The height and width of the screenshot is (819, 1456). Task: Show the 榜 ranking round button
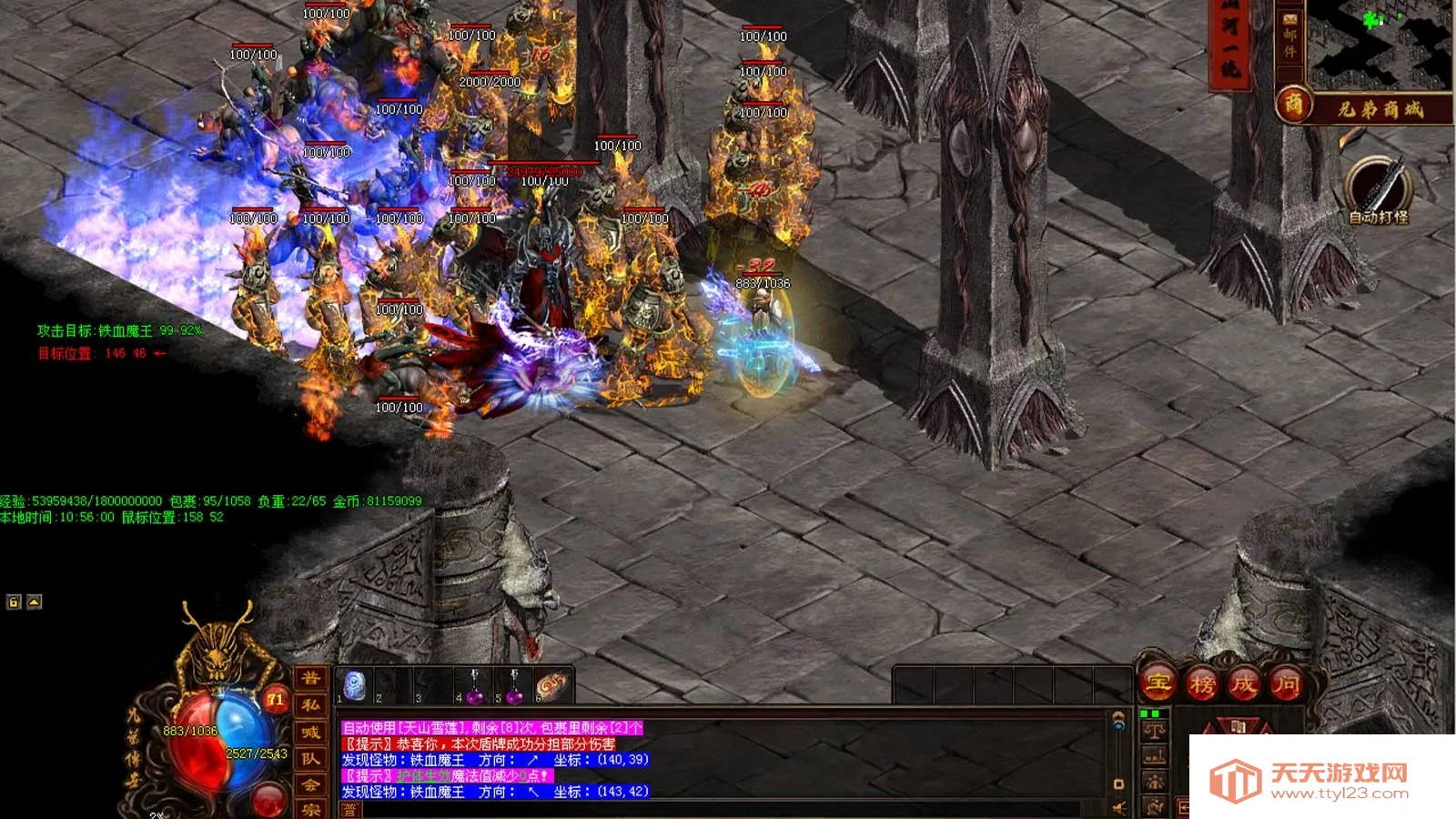pyautogui.click(x=1201, y=683)
